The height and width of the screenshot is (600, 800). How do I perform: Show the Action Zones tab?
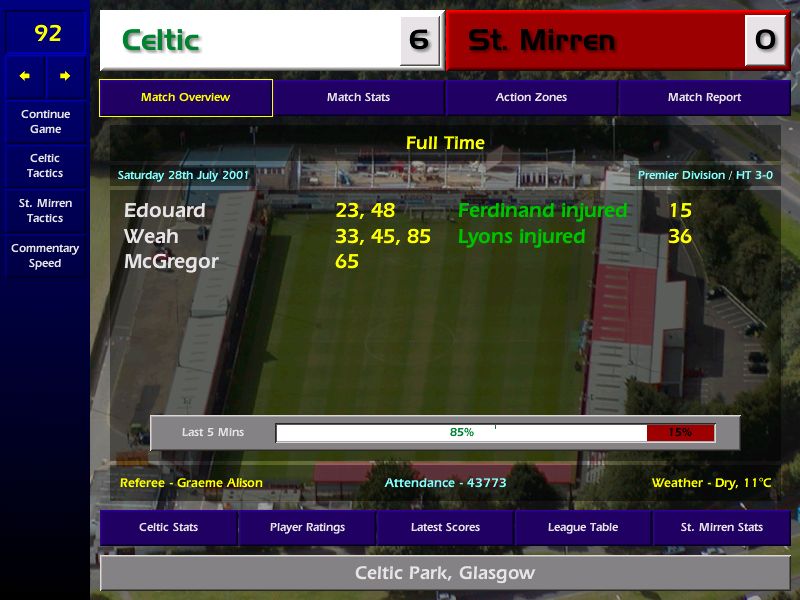[x=531, y=98]
